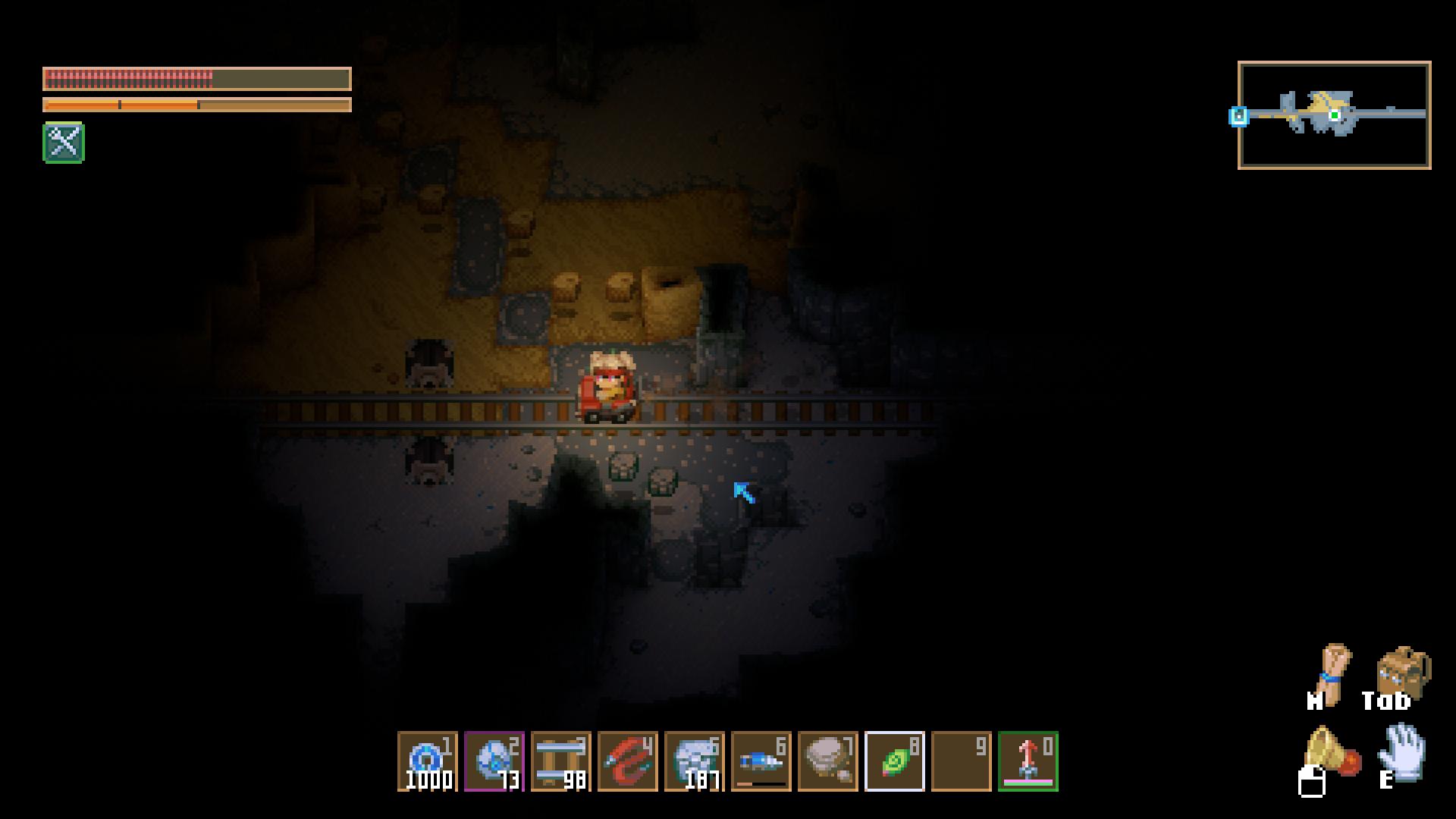Select the grey stone boulder in slot 7
Screen dimensions: 1456x819
click(x=827, y=761)
